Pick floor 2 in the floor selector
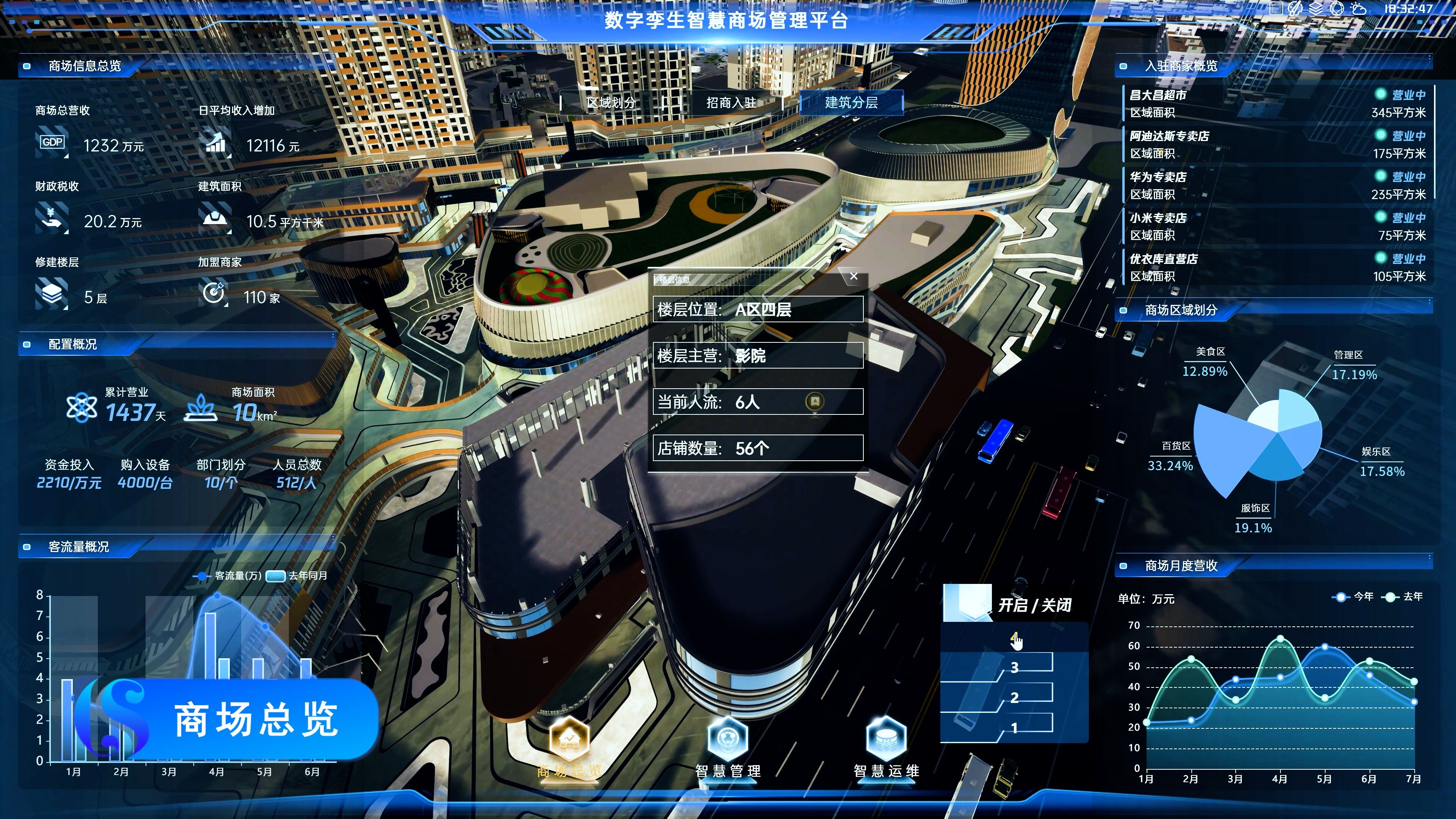 click(1015, 698)
